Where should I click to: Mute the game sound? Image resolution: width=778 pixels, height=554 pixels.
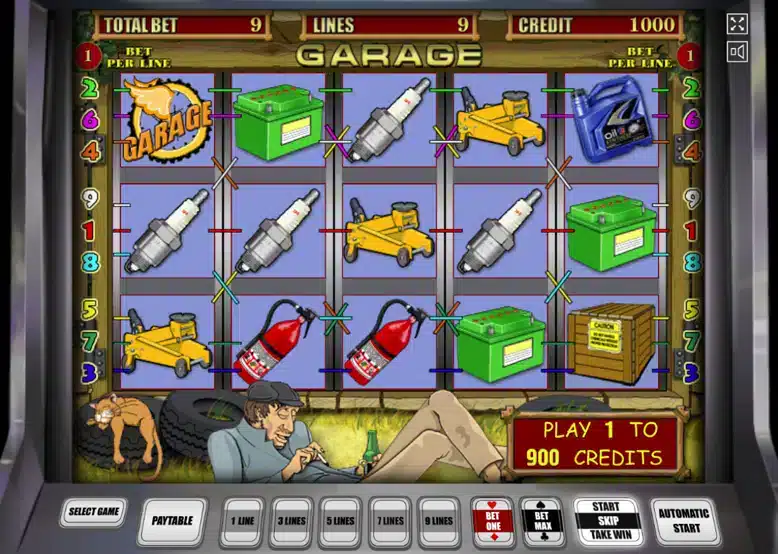[738, 52]
